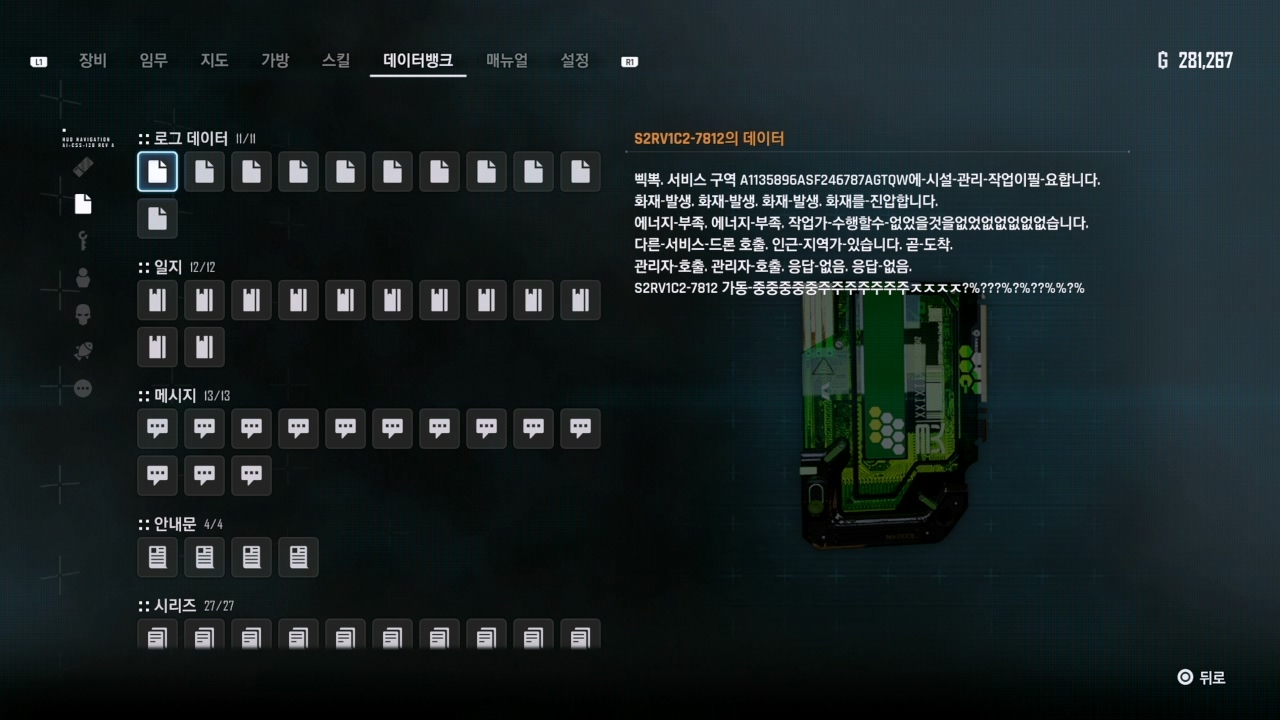Viewport: 1280px width, 720px height.
Task: Open the 지도 tab
Action: tap(214, 60)
